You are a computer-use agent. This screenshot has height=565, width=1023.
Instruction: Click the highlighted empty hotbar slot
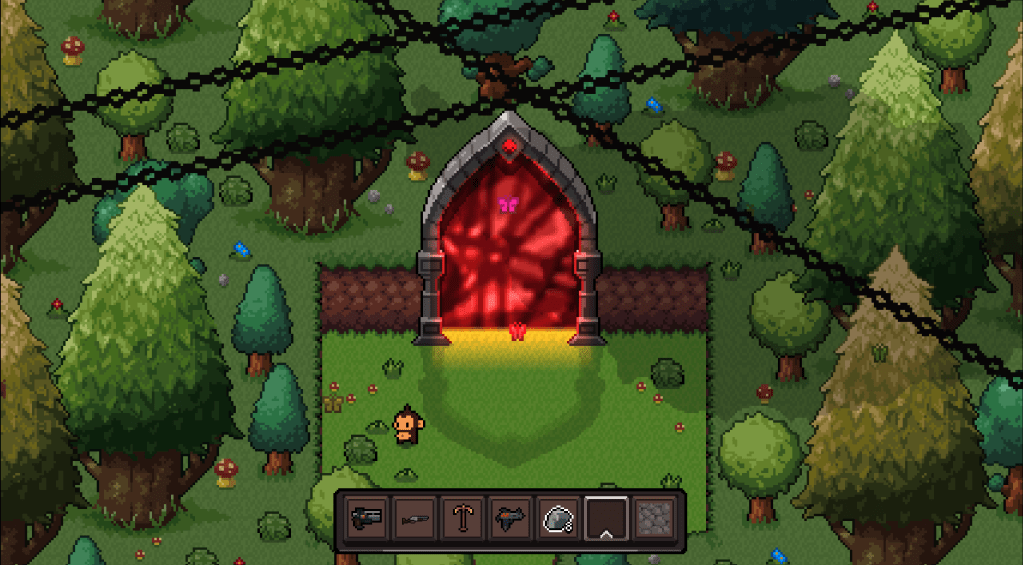click(606, 519)
